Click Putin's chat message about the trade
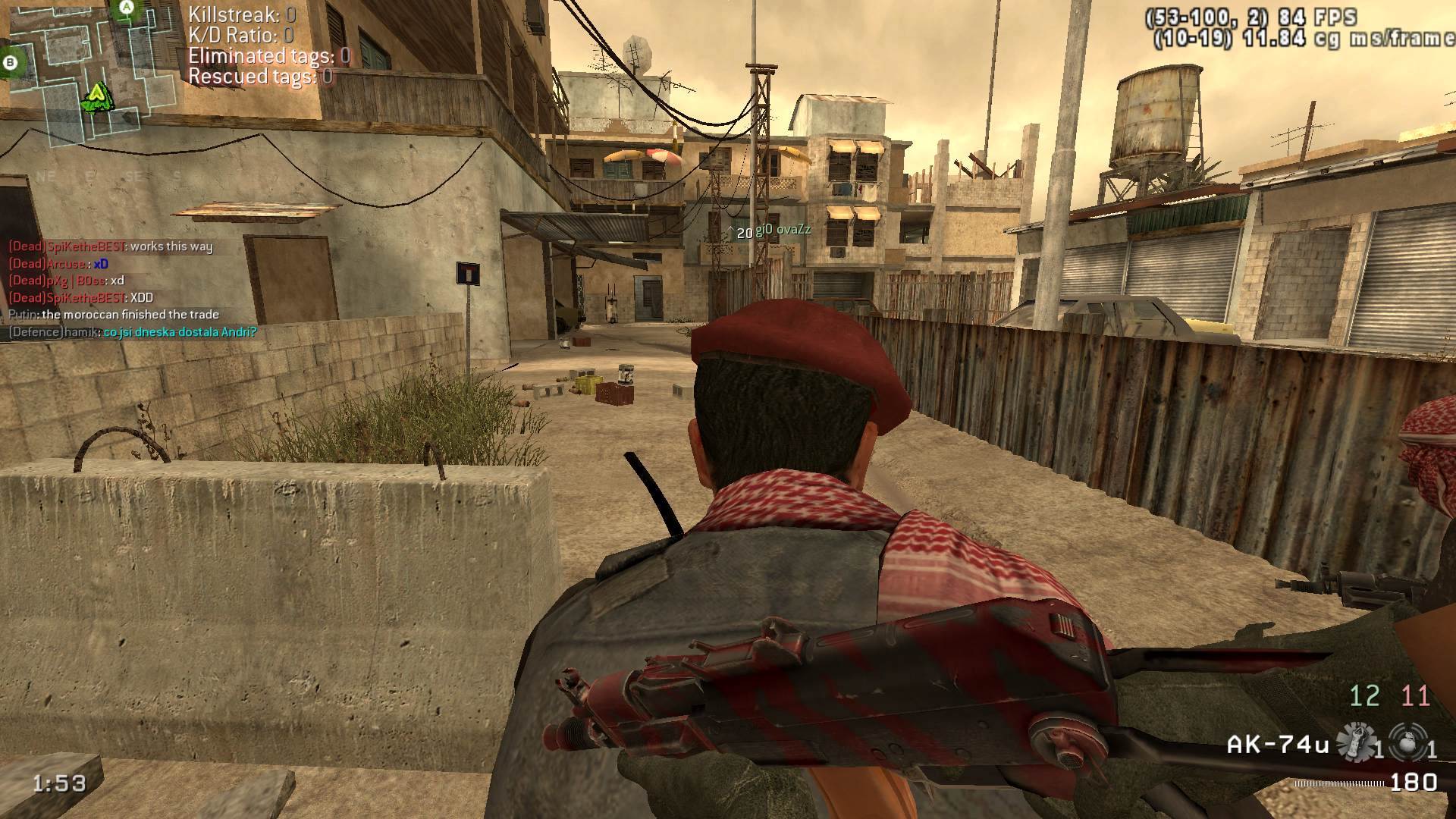The height and width of the screenshot is (819, 1456). tap(114, 315)
